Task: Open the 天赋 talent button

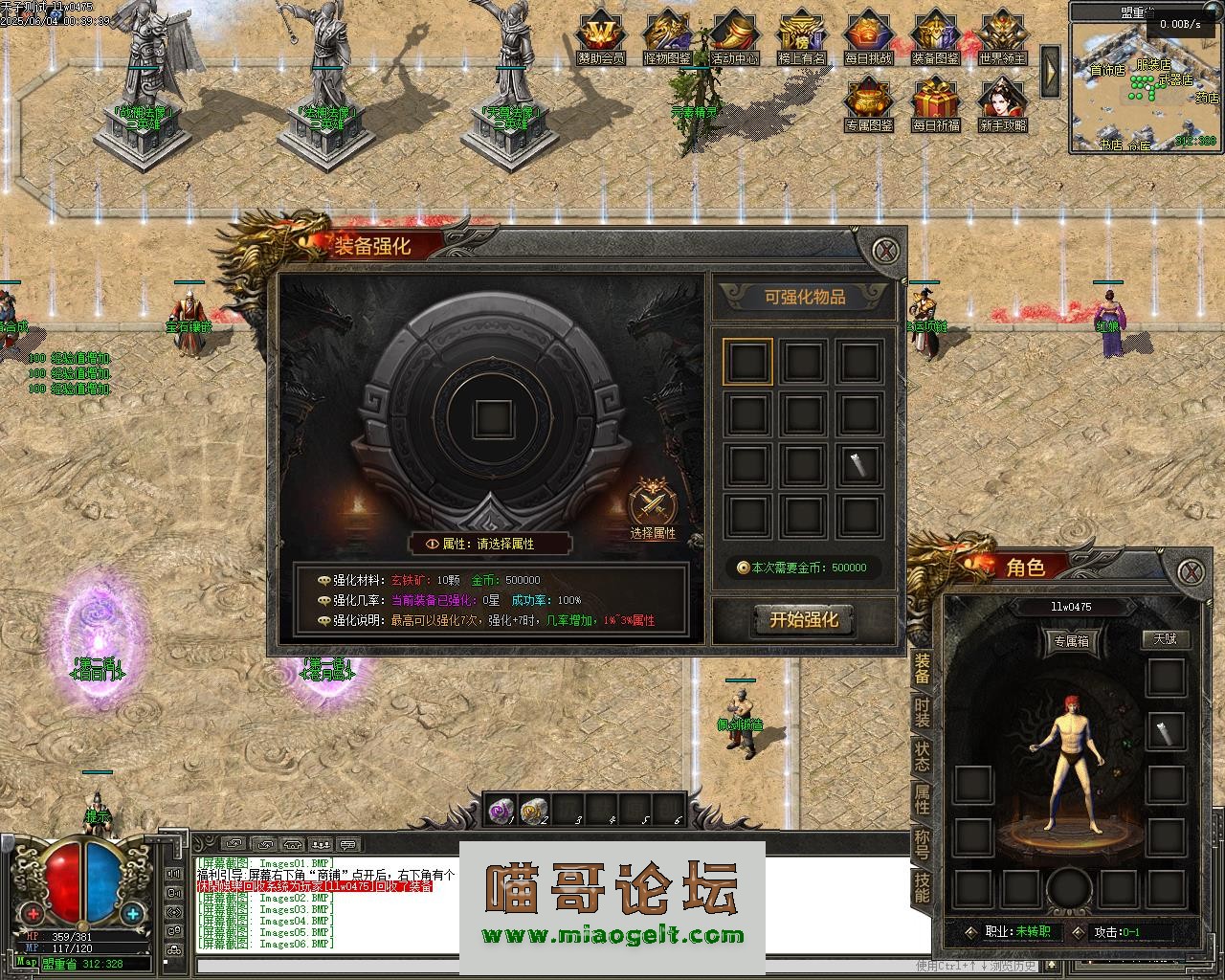Action: click(x=1165, y=638)
